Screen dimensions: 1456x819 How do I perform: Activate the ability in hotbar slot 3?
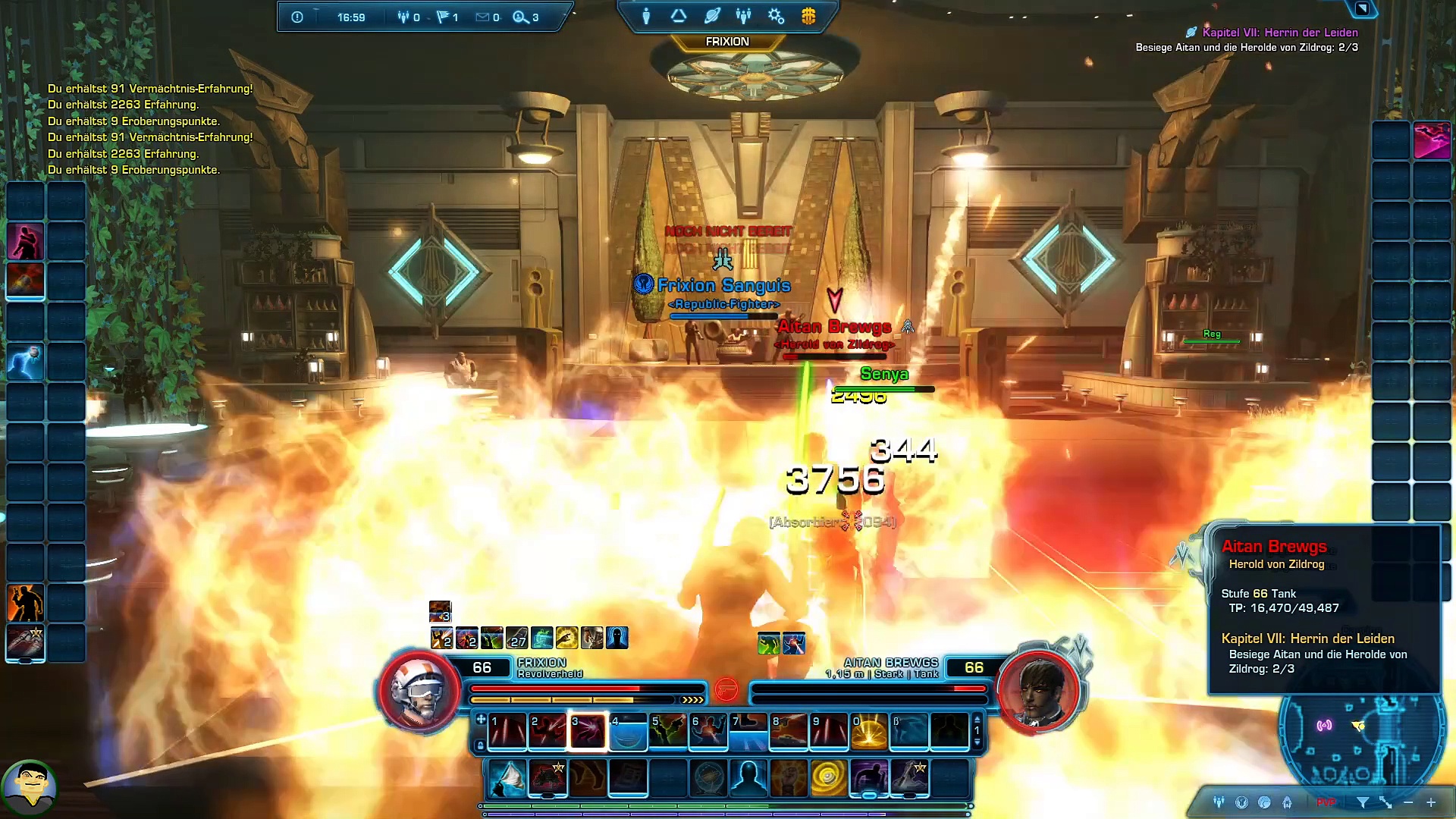pyautogui.click(x=588, y=732)
